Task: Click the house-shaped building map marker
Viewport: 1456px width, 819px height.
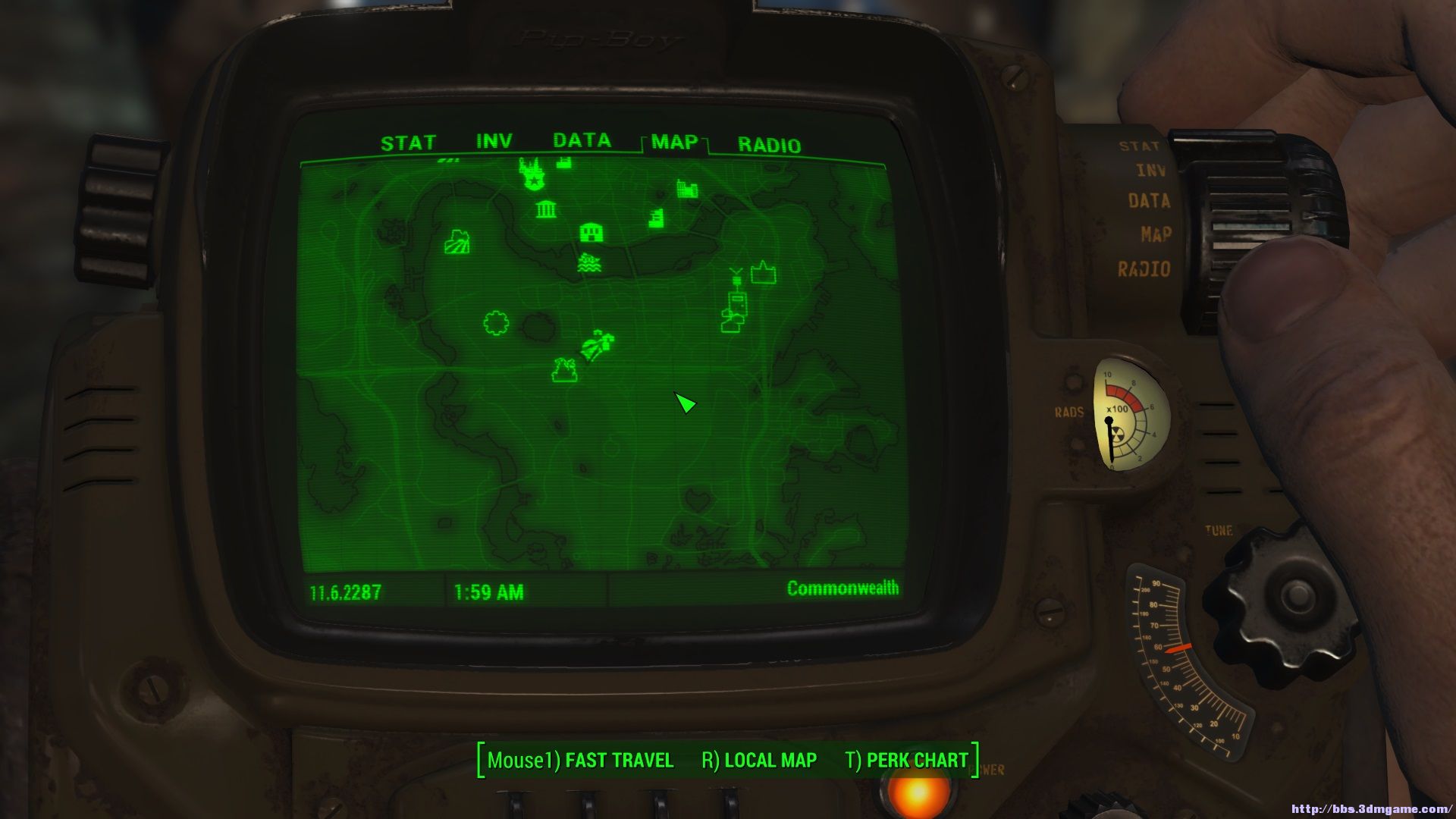Action: (x=591, y=233)
